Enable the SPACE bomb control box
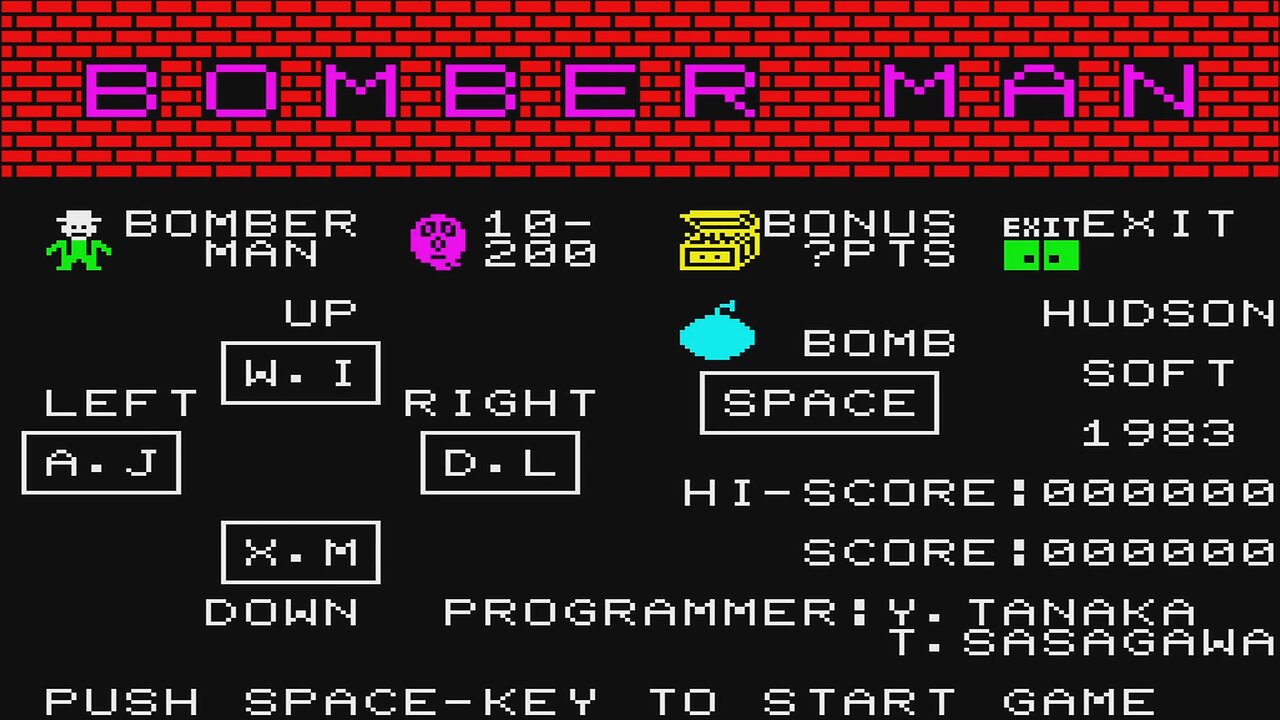The height and width of the screenshot is (720, 1280). [819, 402]
